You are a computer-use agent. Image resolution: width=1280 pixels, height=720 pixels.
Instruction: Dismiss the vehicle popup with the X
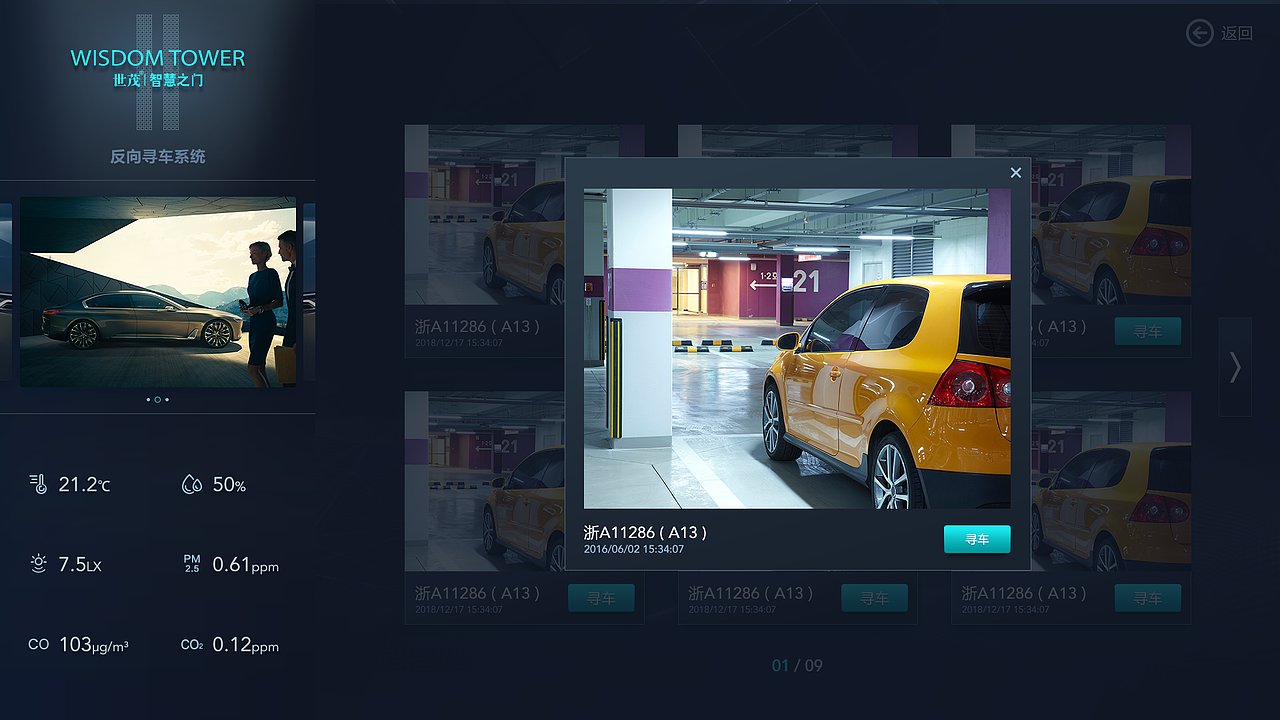(1015, 172)
